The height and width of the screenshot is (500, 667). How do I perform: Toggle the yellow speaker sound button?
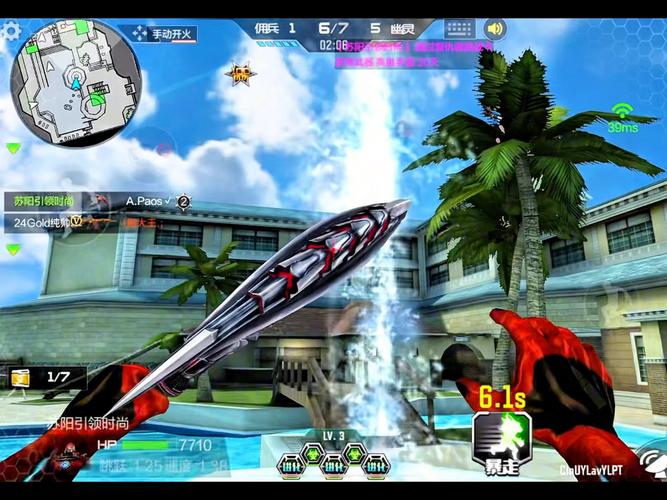494,29
